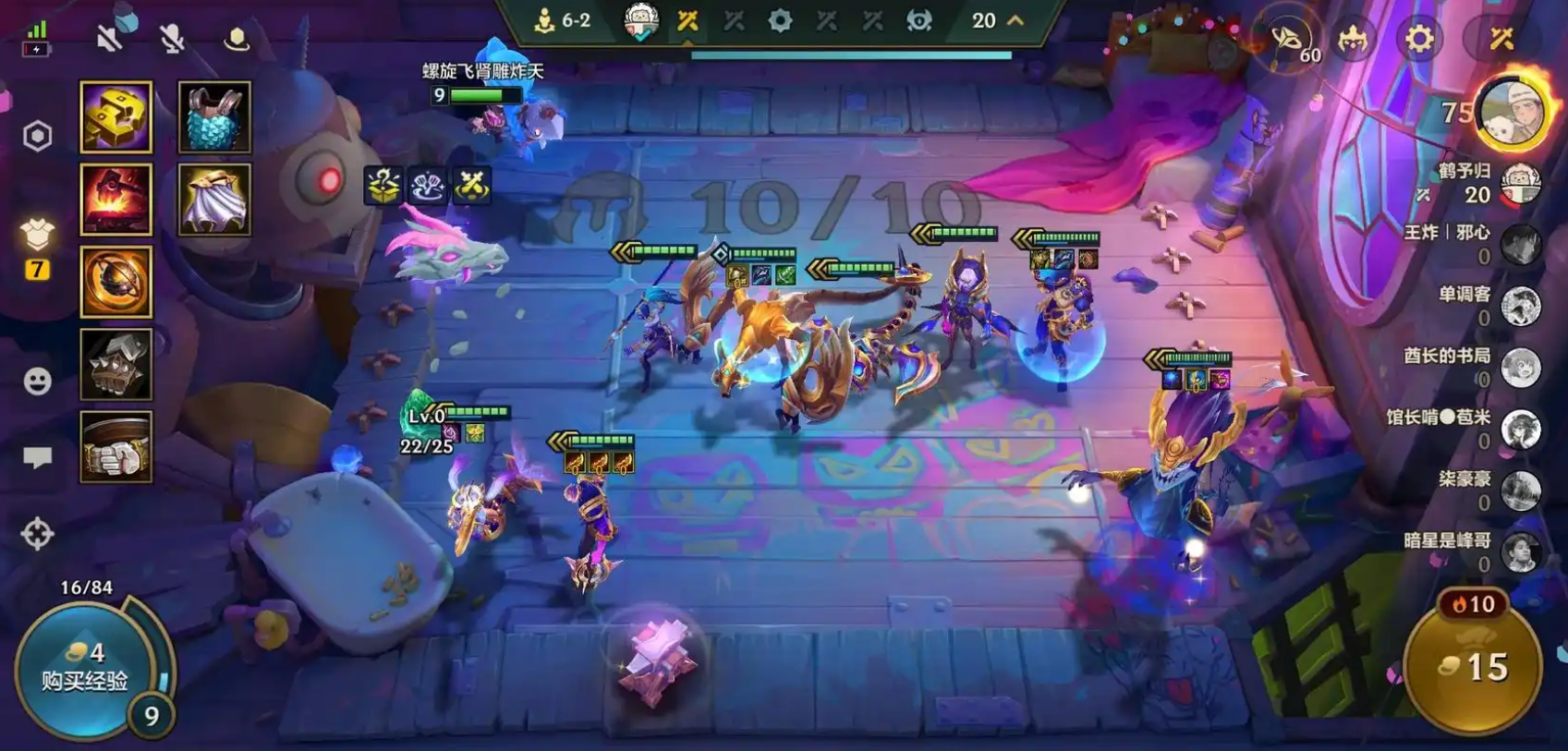The width and height of the screenshot is (1568, 751).
Task: Toggle the muted speaker icon
Action: 111,38
